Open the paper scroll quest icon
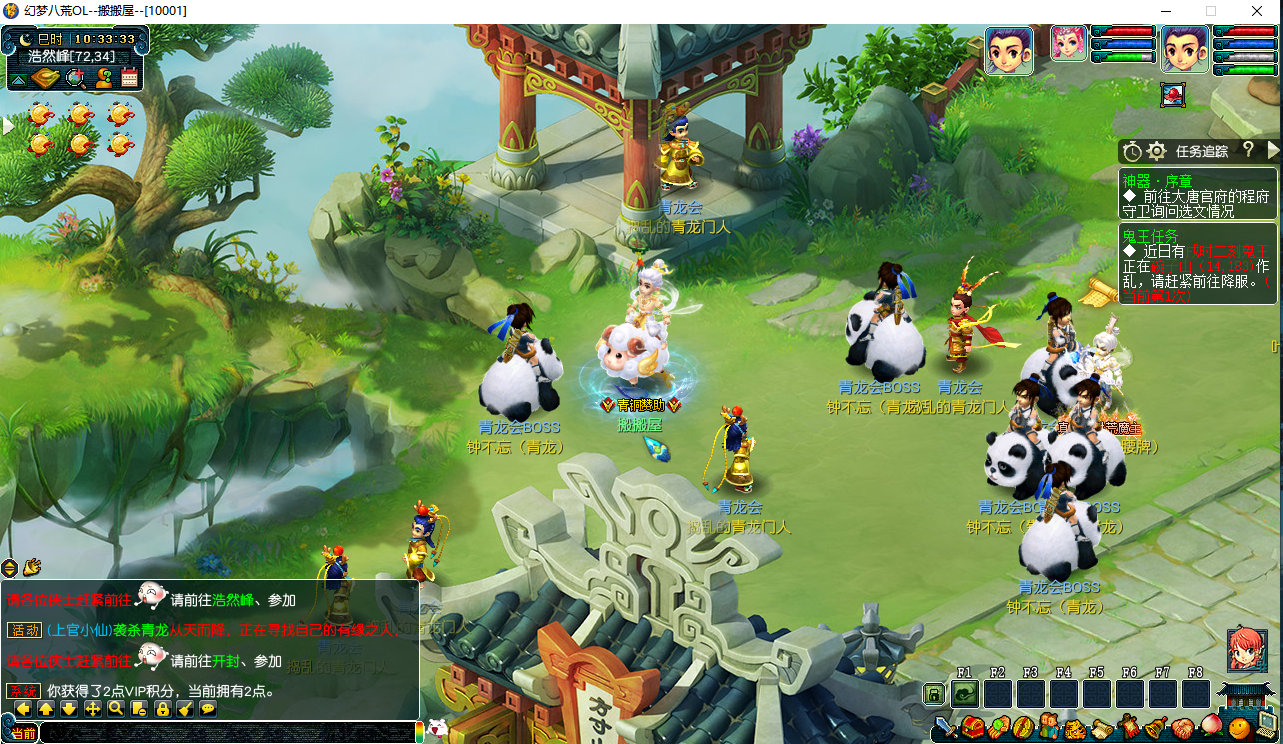Screen dimensions: 1283x744 (1102, 728)
